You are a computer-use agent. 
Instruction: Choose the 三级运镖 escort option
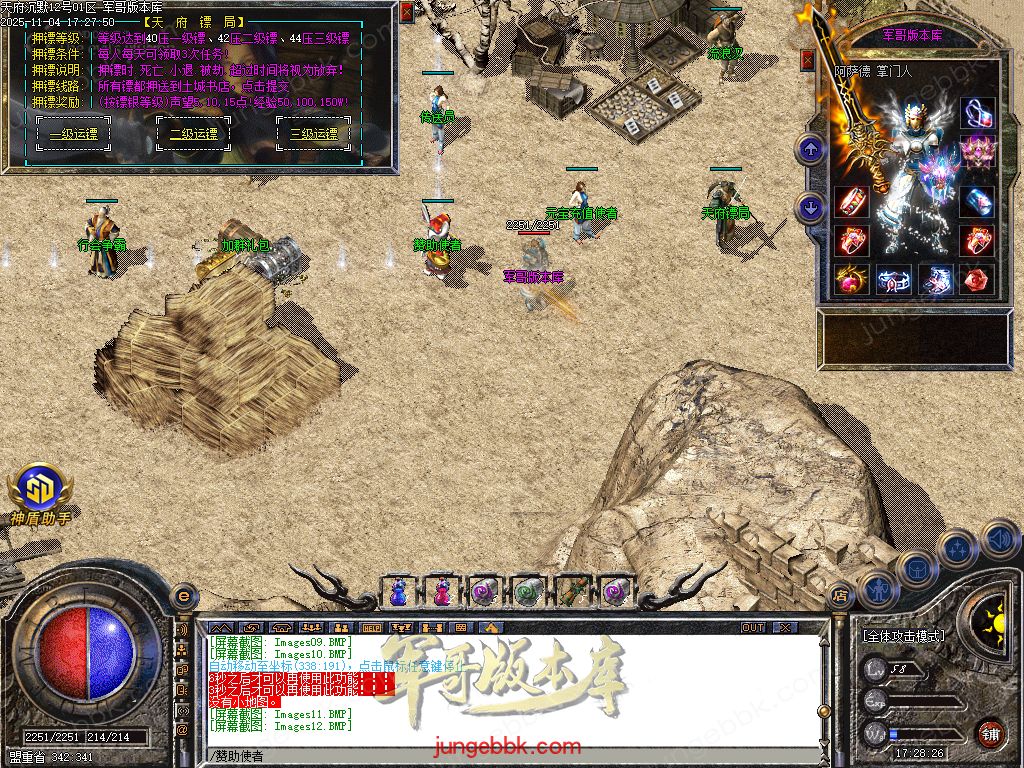pos(313,133)
